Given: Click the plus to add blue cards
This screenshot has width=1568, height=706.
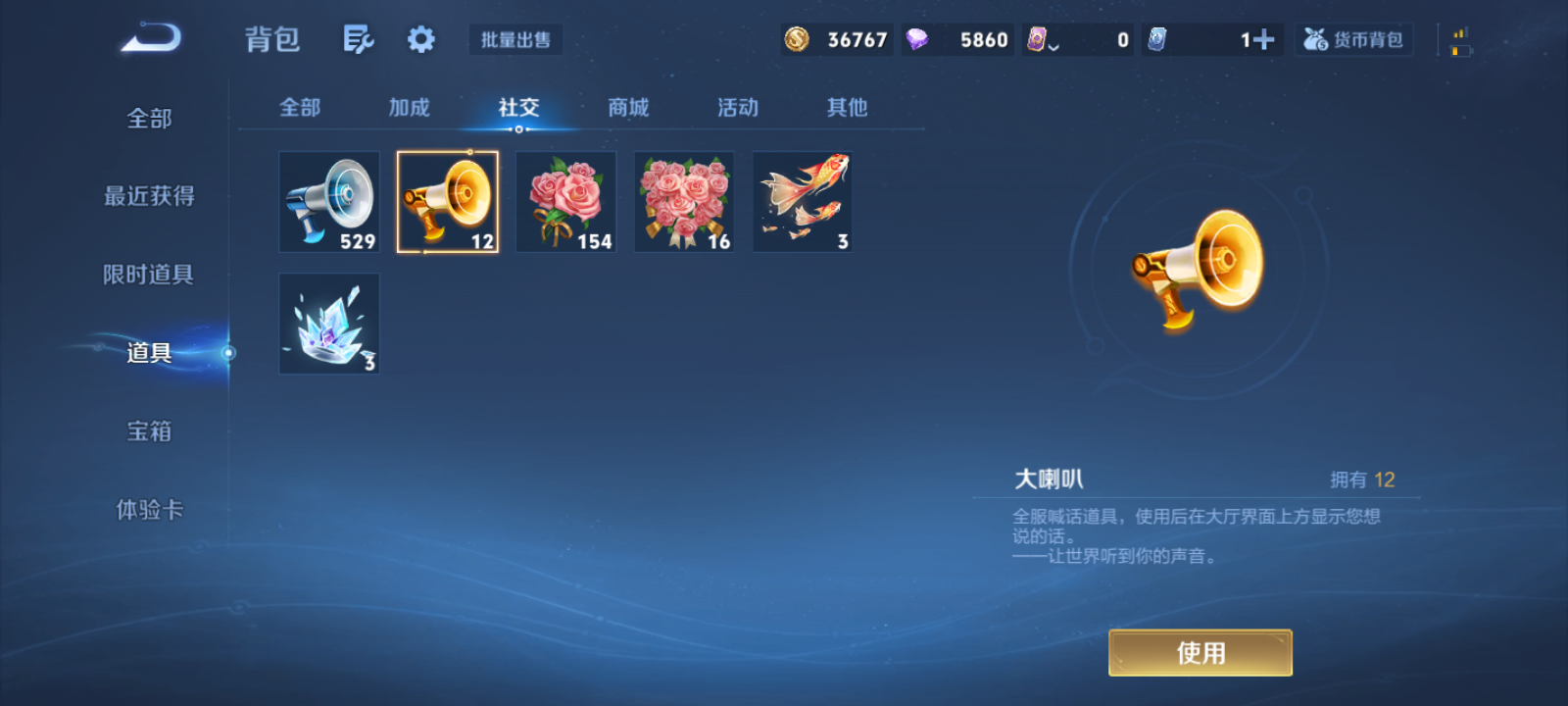Looking at the screenshot, I should 1263,37.
